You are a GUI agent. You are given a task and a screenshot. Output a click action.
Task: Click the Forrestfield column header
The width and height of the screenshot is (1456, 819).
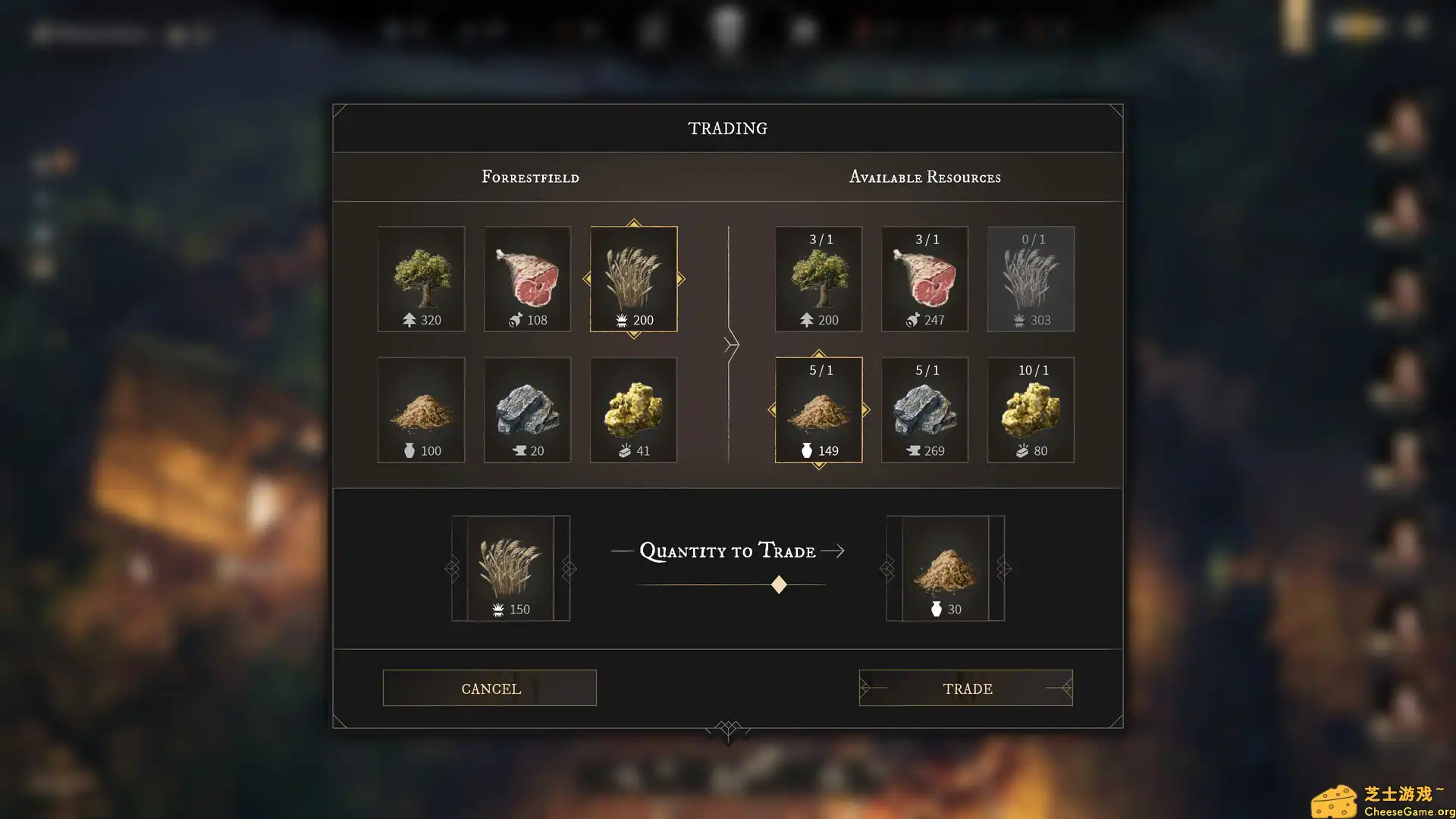point(529,177)
